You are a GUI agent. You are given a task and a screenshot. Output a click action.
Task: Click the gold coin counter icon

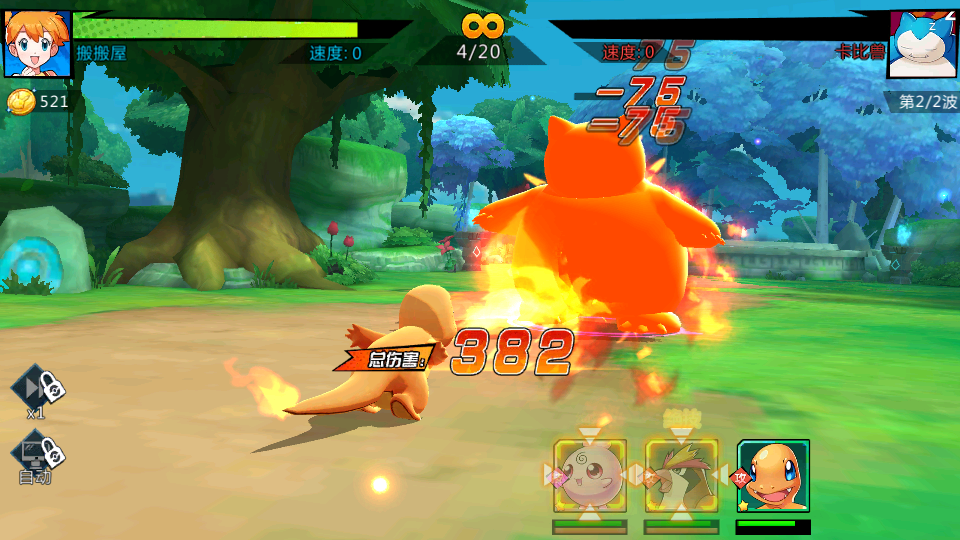click(20, 101)
